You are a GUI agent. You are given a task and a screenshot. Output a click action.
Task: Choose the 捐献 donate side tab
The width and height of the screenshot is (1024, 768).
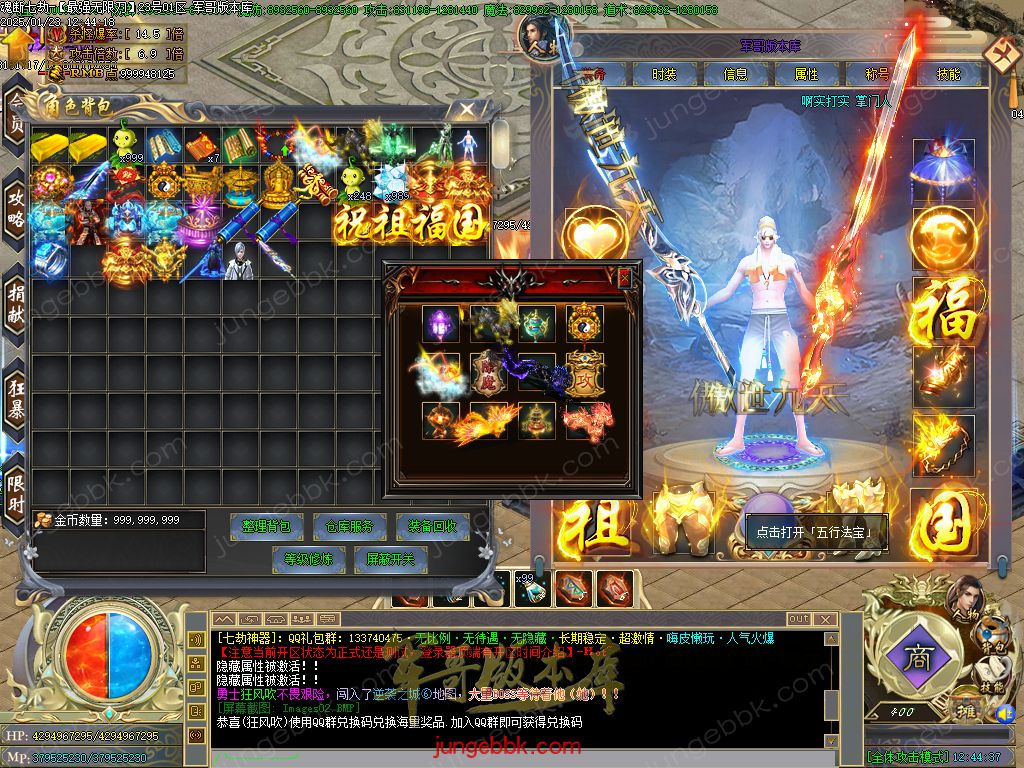(x=16, y=300)
